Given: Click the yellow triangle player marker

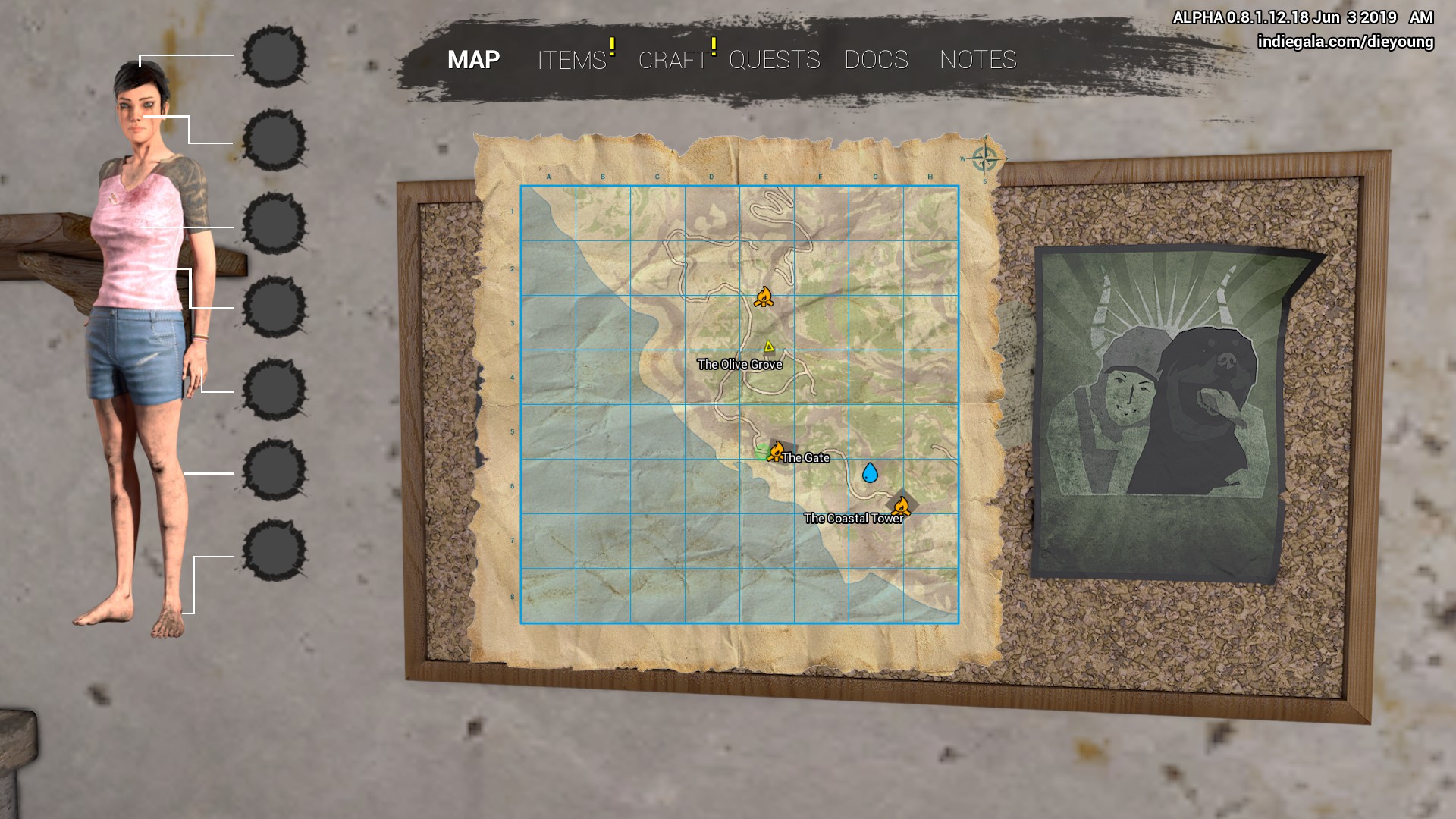Looking at the screenshot, I should coord(769,347).
